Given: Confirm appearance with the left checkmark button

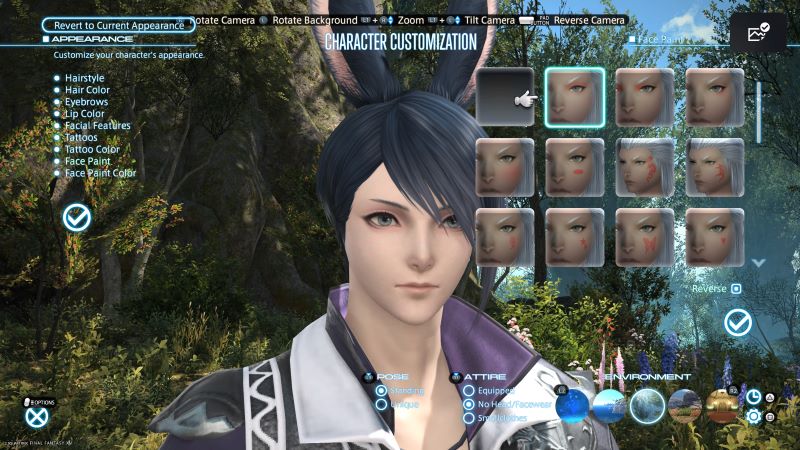Looking at the screenshot, I should (x=76, y=216).
